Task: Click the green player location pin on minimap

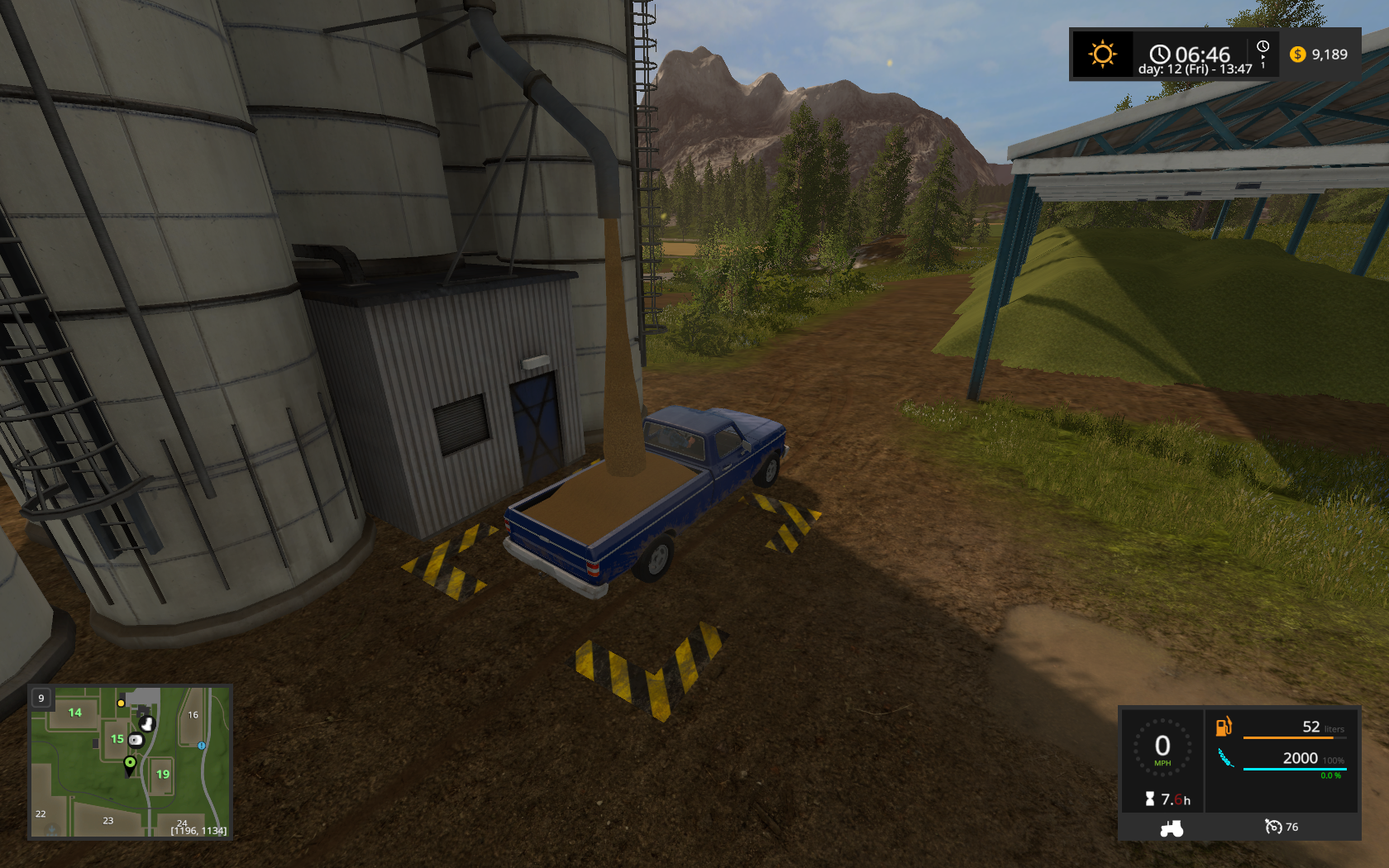Action: (130, 763)
